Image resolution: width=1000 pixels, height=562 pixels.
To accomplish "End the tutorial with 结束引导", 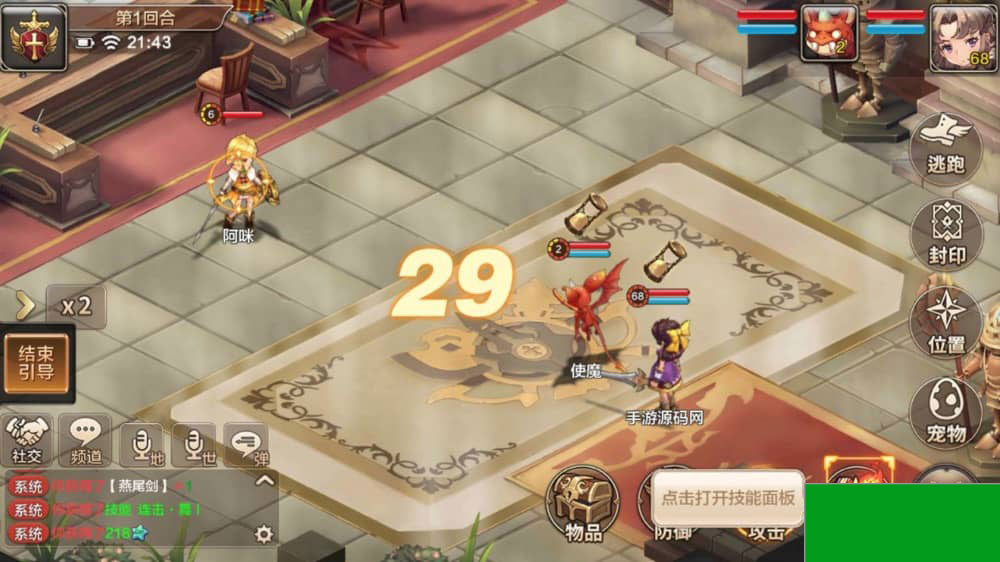I will tap(36, 362).
